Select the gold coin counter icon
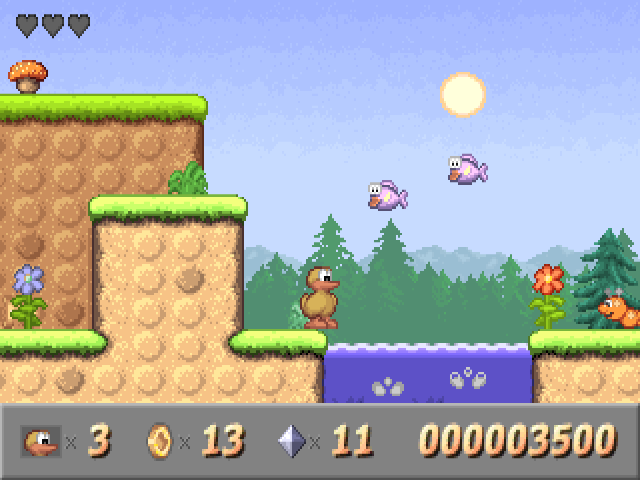Viewport: 640px width, 480px height. (x=159, y=440)
